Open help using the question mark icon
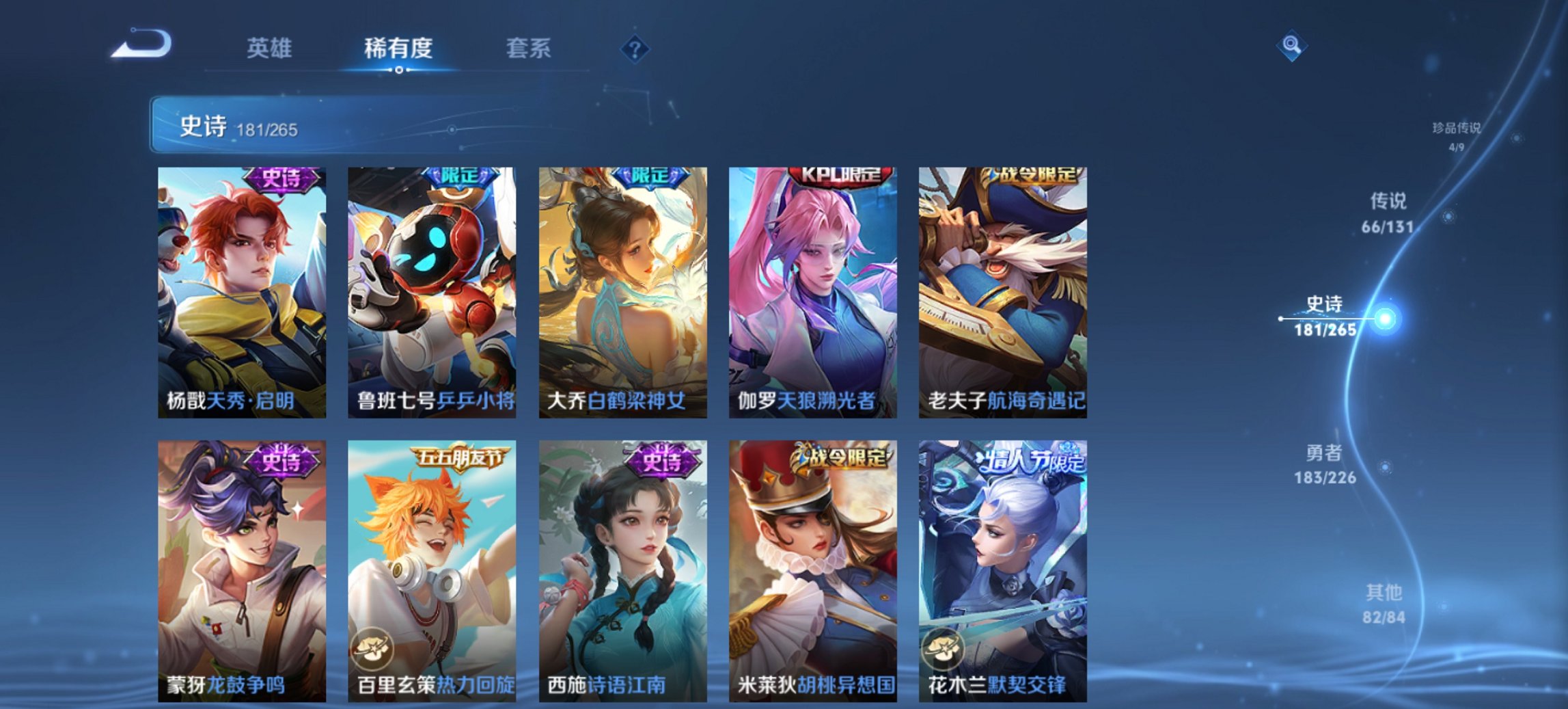The width and height of the screenshot is (1568, 709). click(635, 47)
